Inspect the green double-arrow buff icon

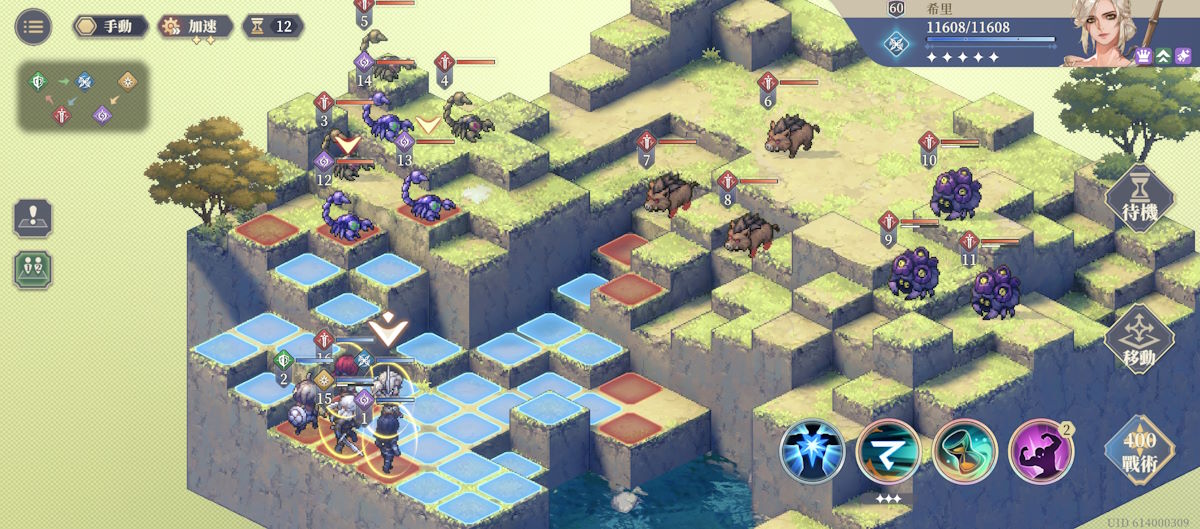tap(1165, 56)
